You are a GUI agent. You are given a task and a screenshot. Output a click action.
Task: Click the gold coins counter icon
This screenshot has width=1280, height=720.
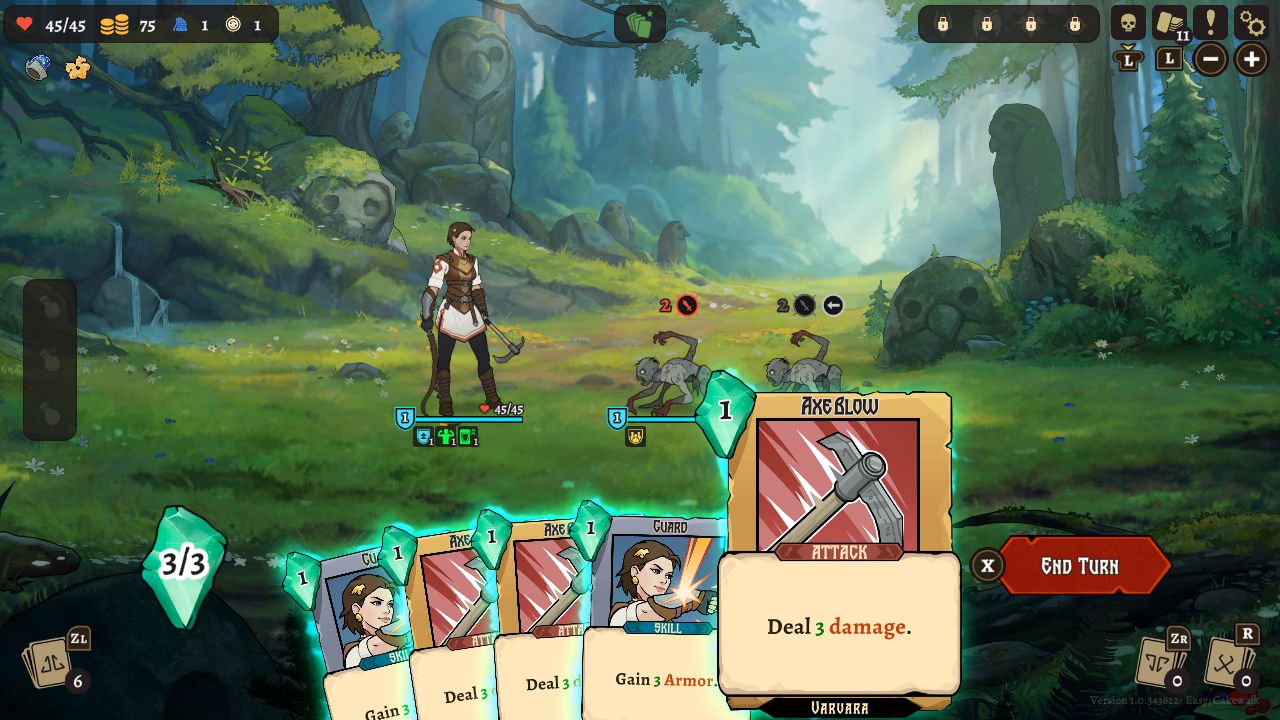[113, 26]
